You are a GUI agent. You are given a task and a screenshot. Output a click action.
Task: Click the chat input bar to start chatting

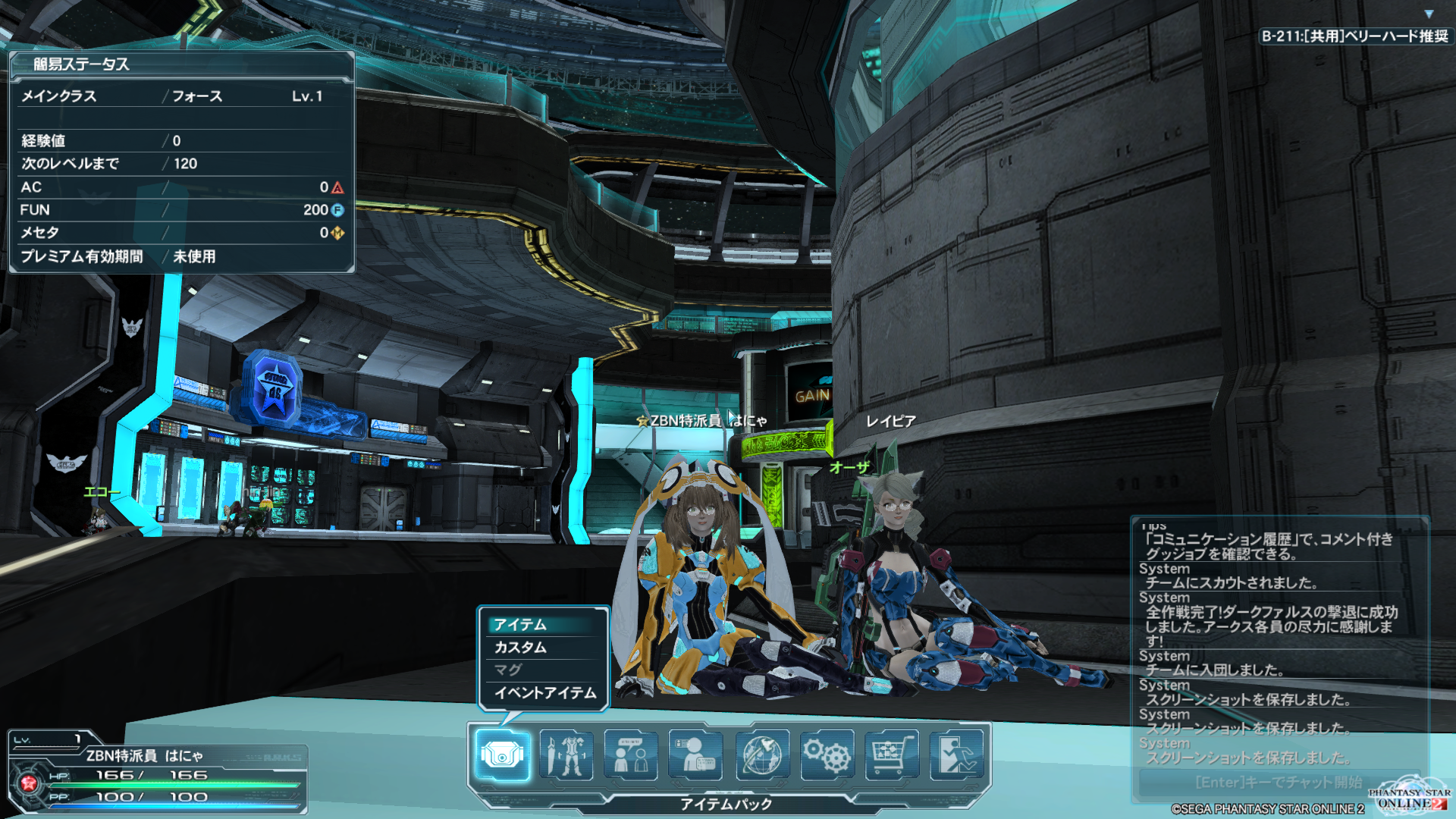1279,782
